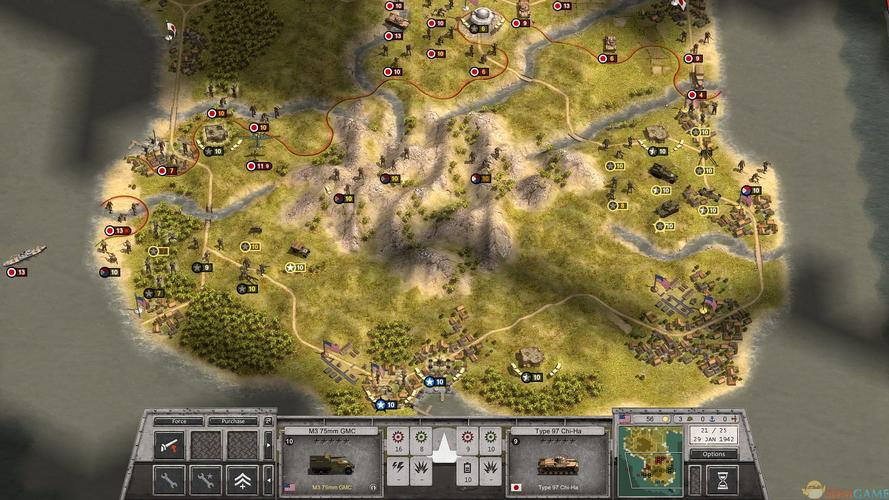Select the US star unit at the bottom dock
The height and width of the screenshot is (500, 889).
[381, 405]
